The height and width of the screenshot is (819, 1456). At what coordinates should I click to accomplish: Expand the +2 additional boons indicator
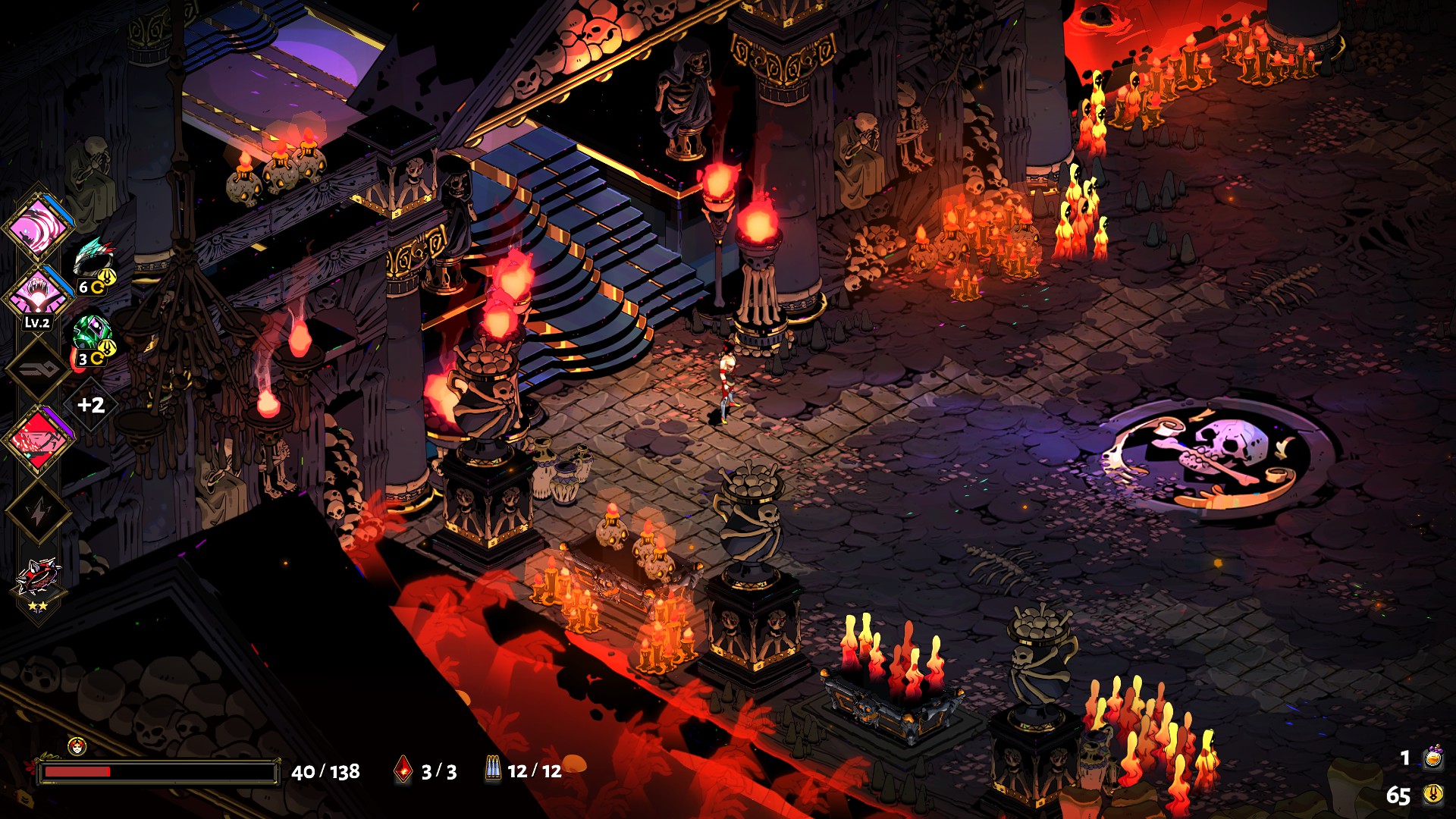click(x=91, y=405)
